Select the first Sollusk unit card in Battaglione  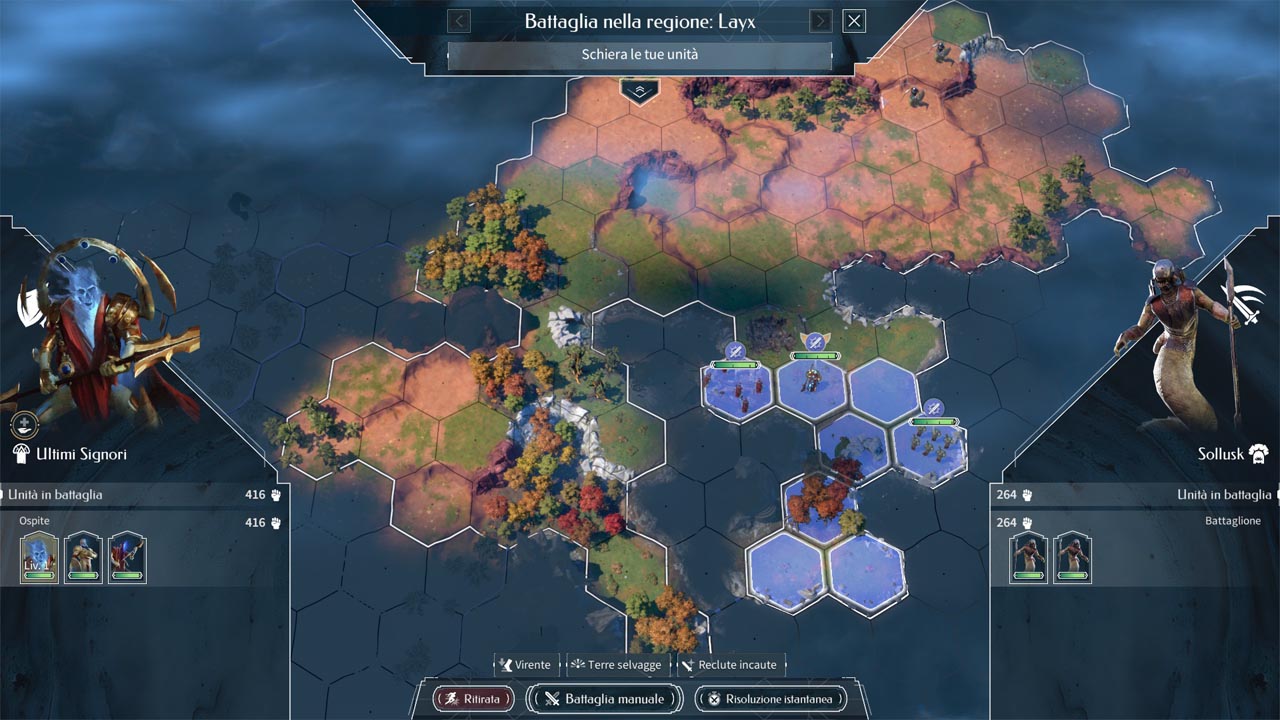1028,557
